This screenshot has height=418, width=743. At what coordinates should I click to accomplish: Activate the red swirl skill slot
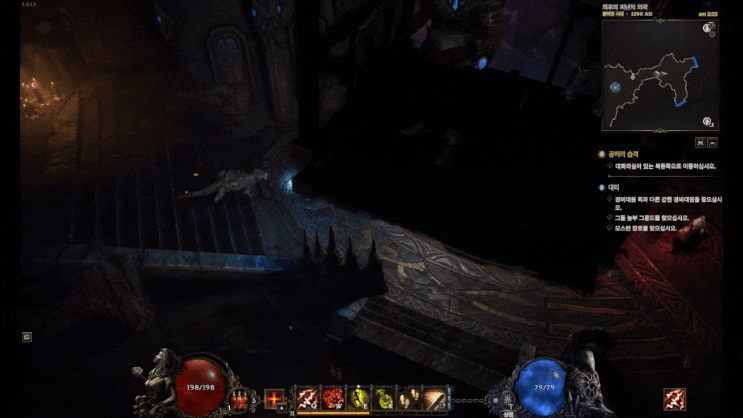[333, 399]
